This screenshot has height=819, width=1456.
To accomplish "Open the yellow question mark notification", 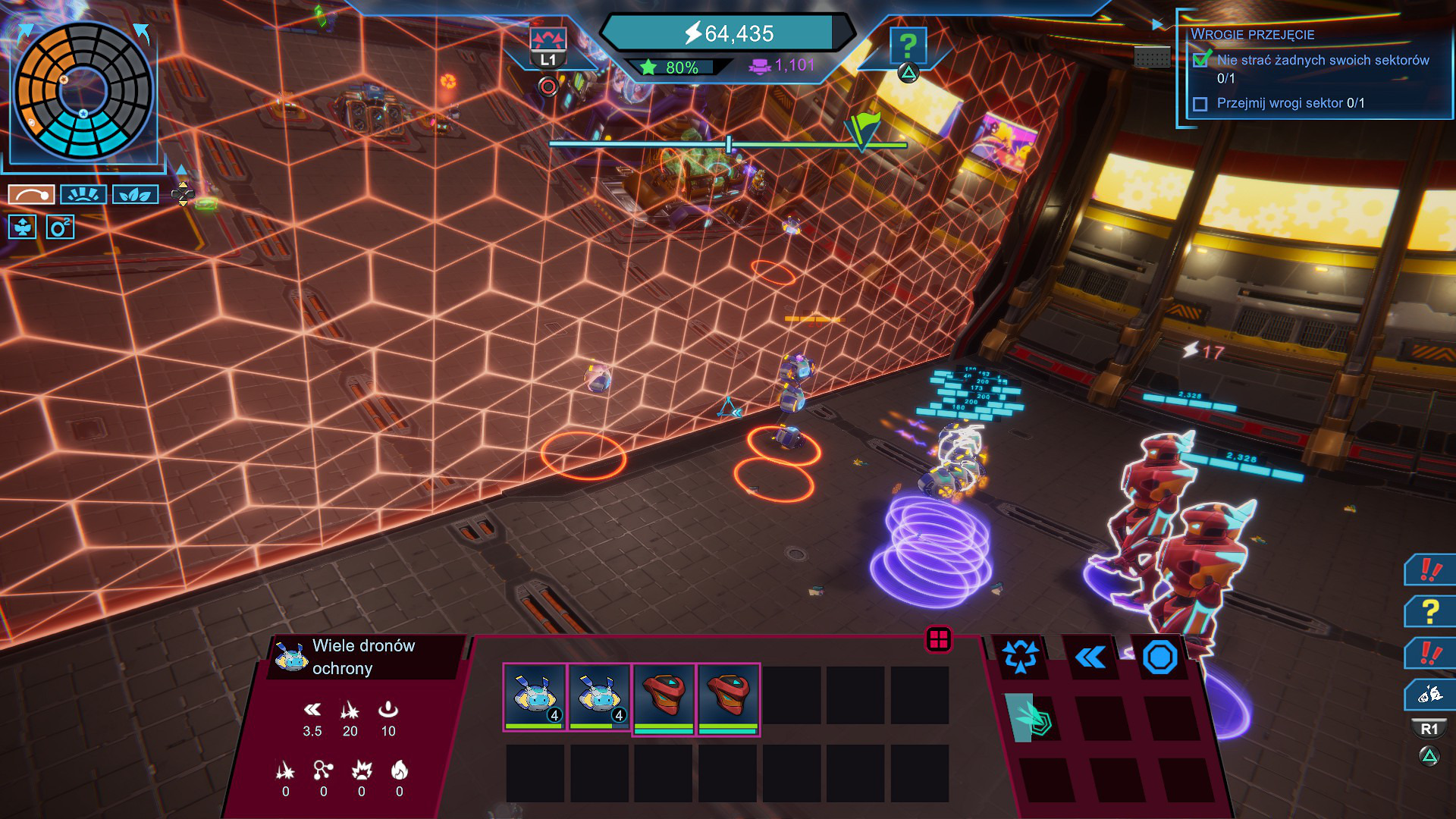I will pyautogui.click(x=1430, y=610).
